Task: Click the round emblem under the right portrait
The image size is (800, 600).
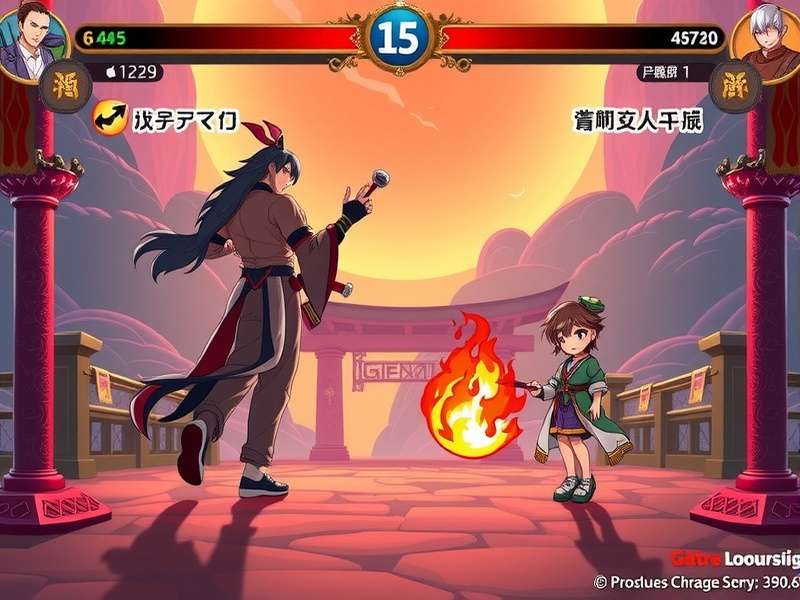Action: pos(735,86)
